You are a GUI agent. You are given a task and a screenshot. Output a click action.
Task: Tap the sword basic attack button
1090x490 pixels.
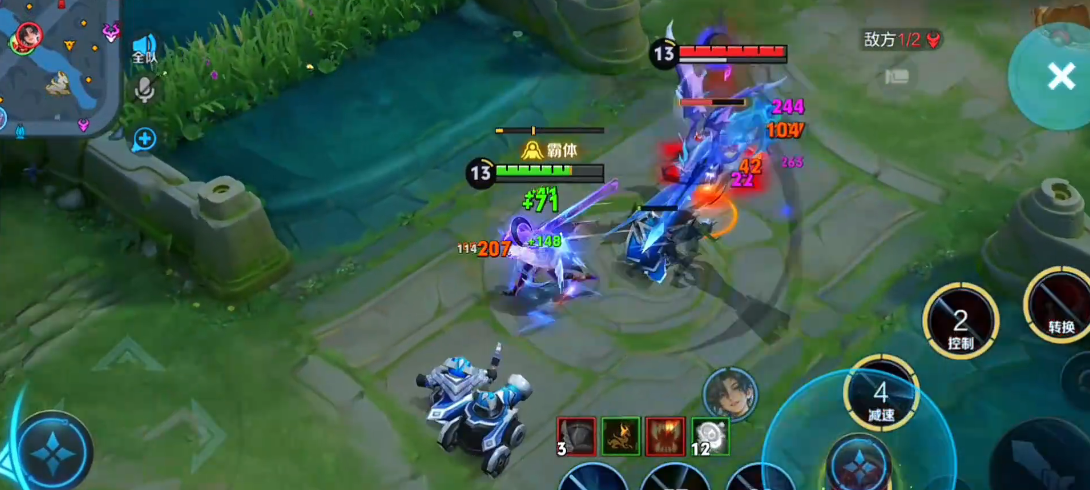tap(1040, 460)
